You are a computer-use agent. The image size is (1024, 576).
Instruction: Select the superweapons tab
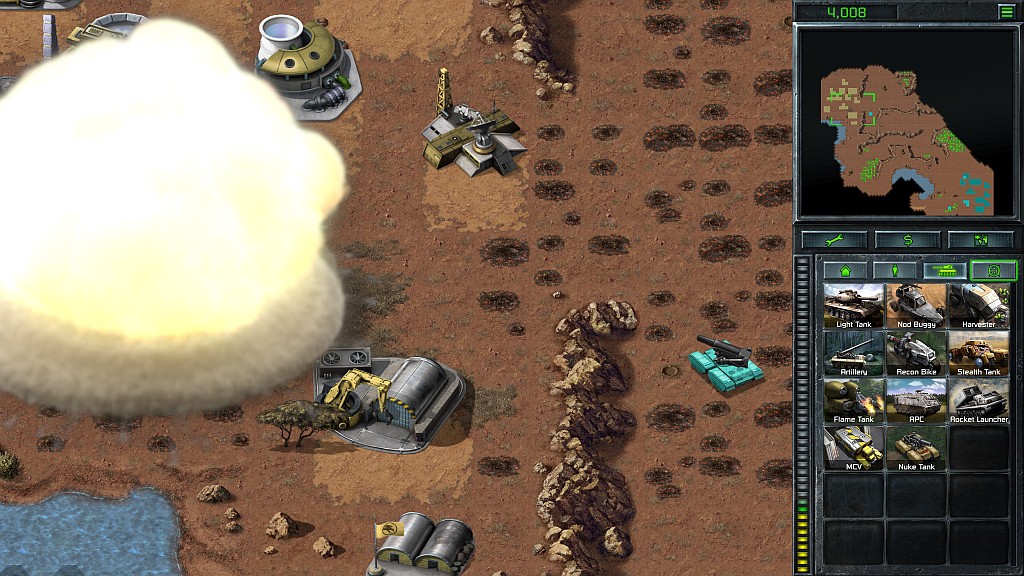coord(993,270)
